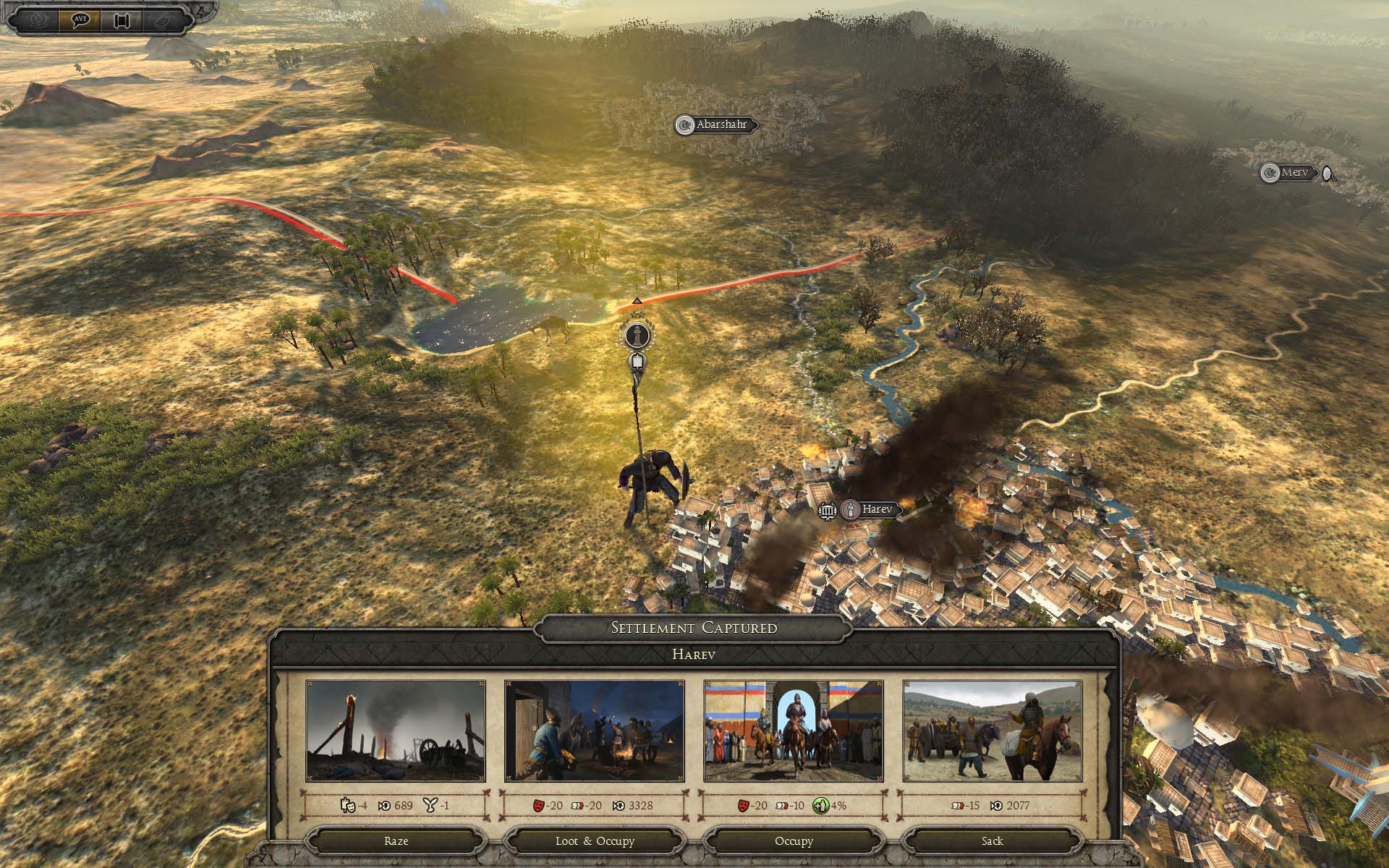
Task: Occupy the captured settlement
Action: (794, 841)
